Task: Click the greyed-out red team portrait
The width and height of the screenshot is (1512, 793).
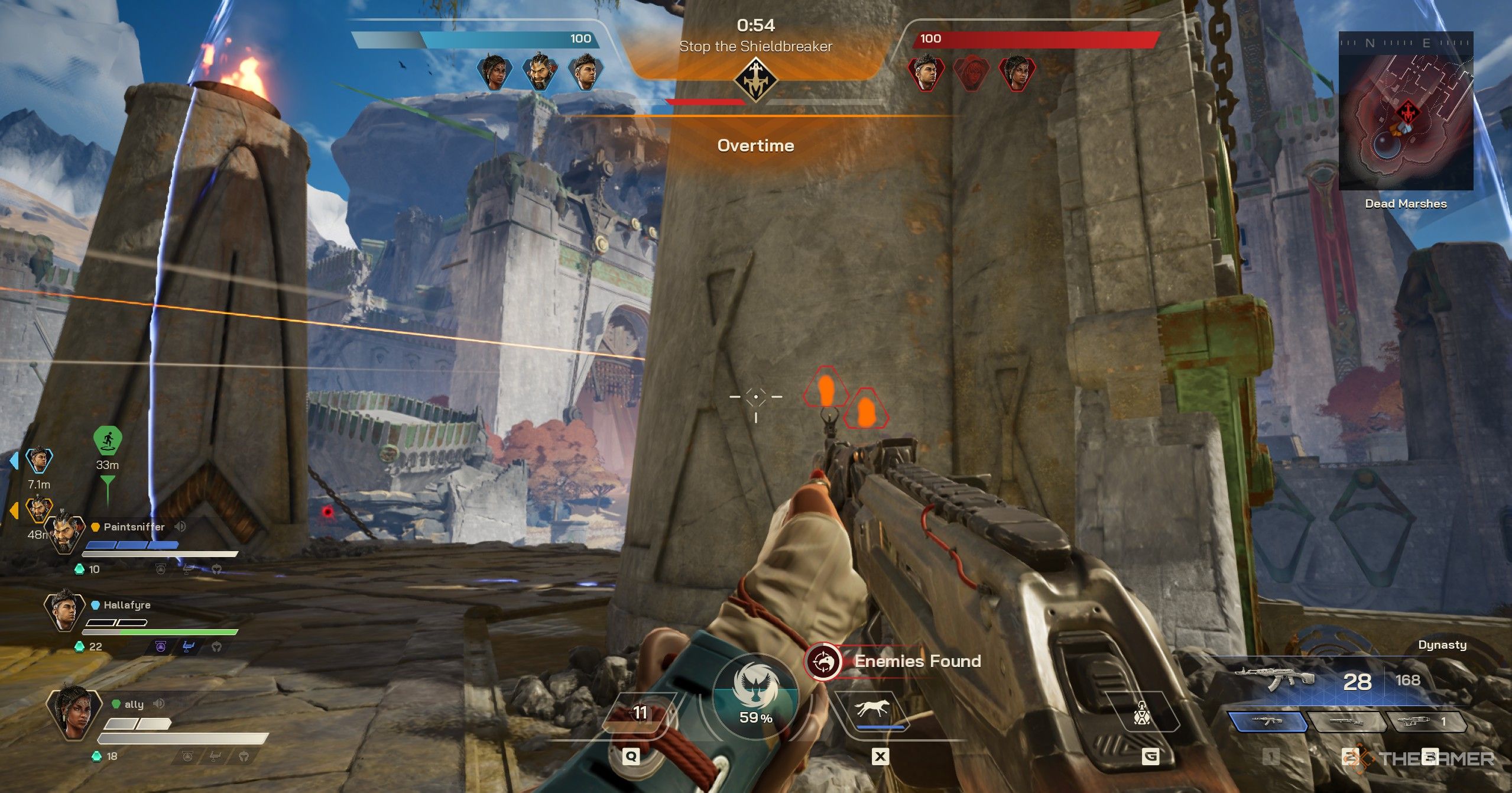Action: [971, 73]
